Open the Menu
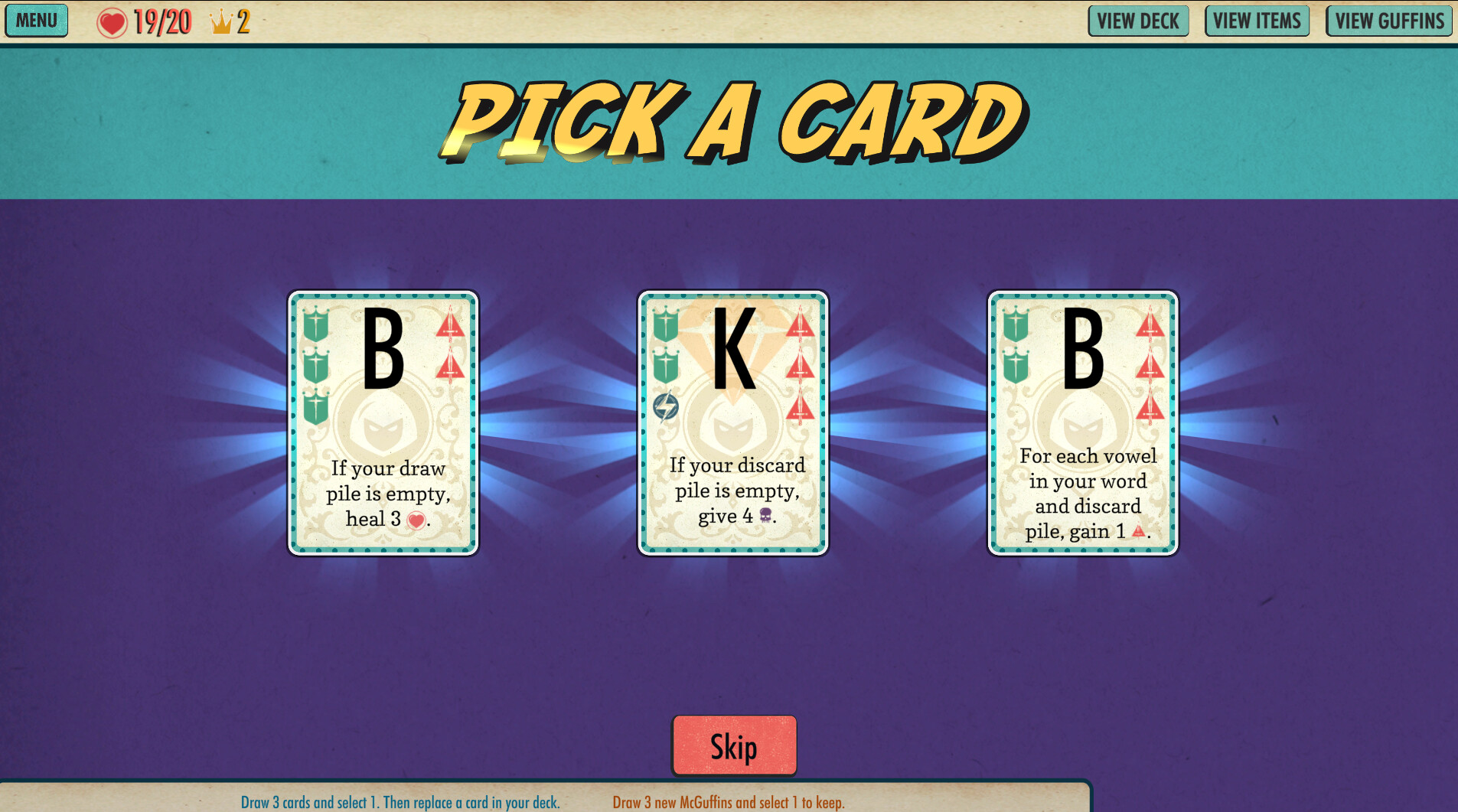The width and height of the screenshot is (1458, 812). (36, 21)
